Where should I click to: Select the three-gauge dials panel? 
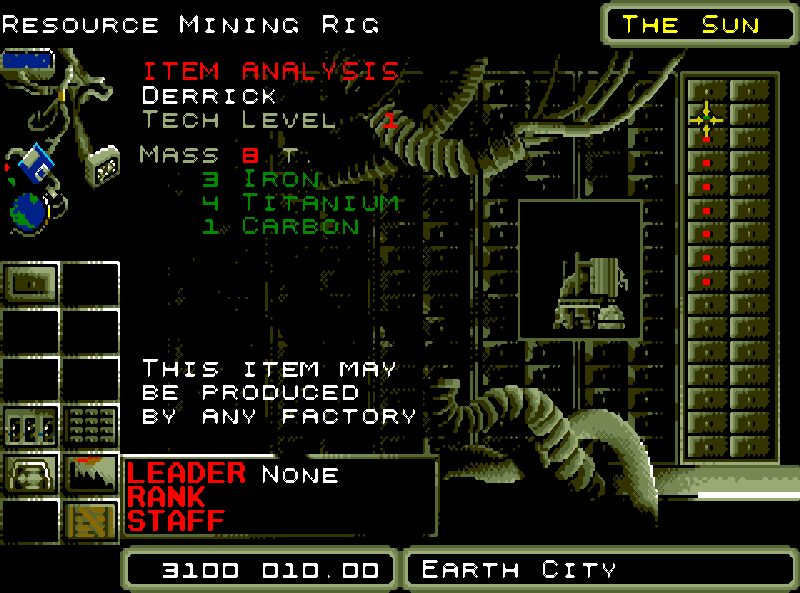29,426
